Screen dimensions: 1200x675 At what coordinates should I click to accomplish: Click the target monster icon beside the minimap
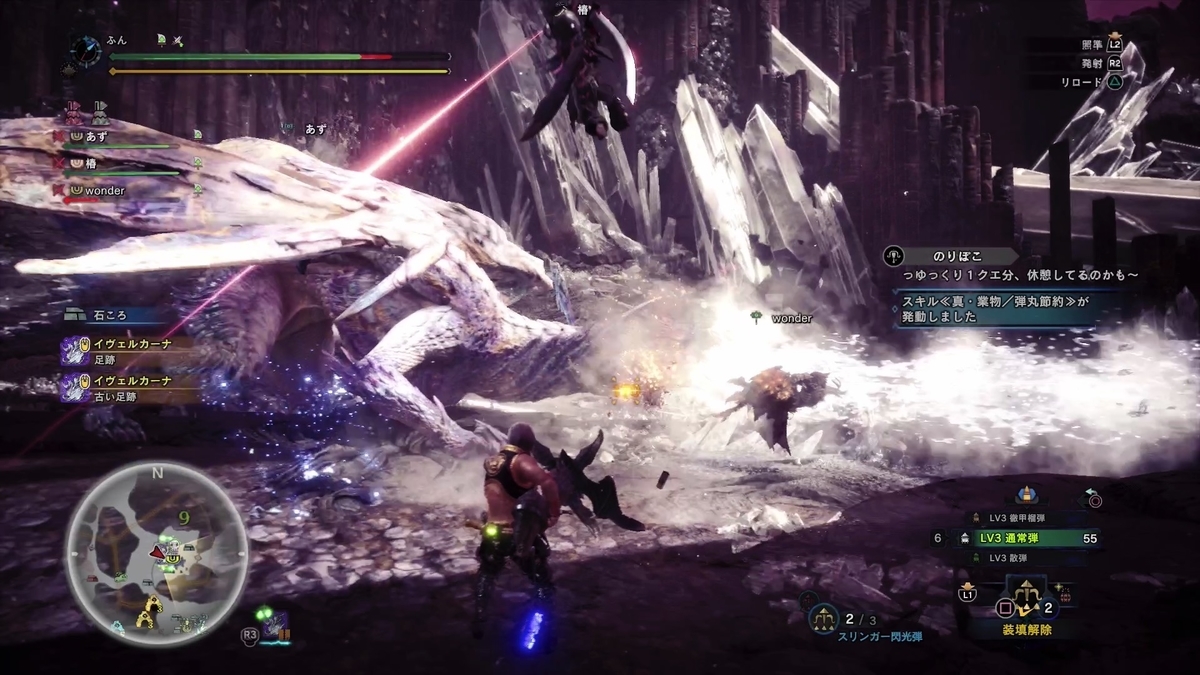(274, 624)
